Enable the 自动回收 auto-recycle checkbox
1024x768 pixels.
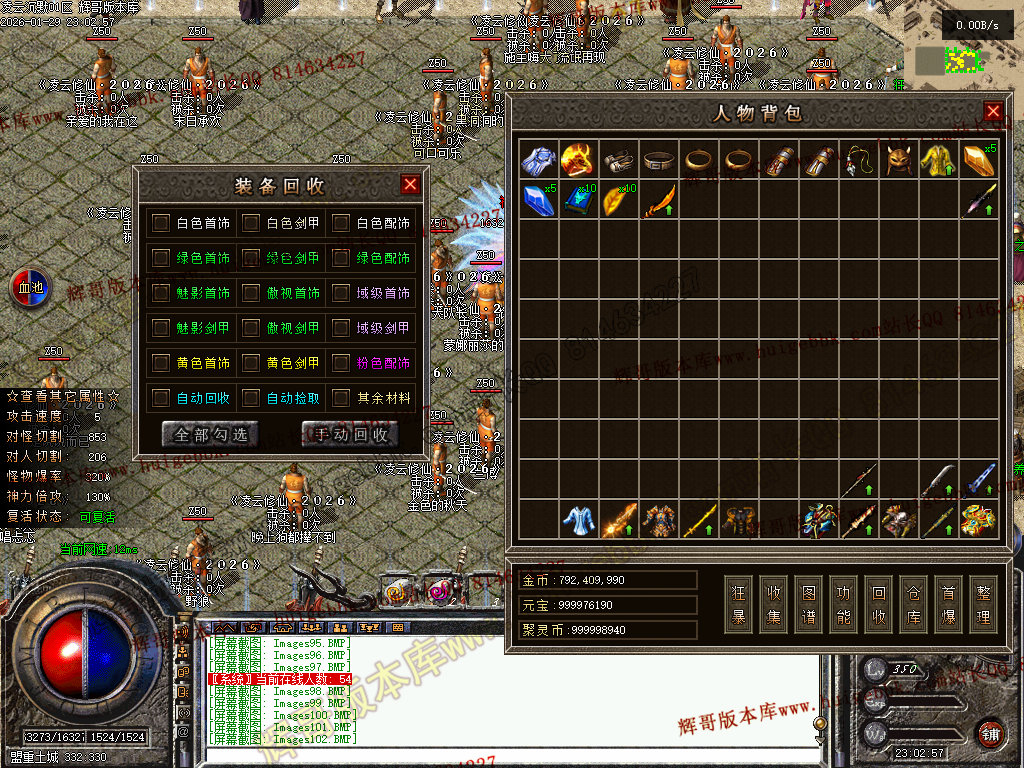pyautogui.click(x=161, y=398)
